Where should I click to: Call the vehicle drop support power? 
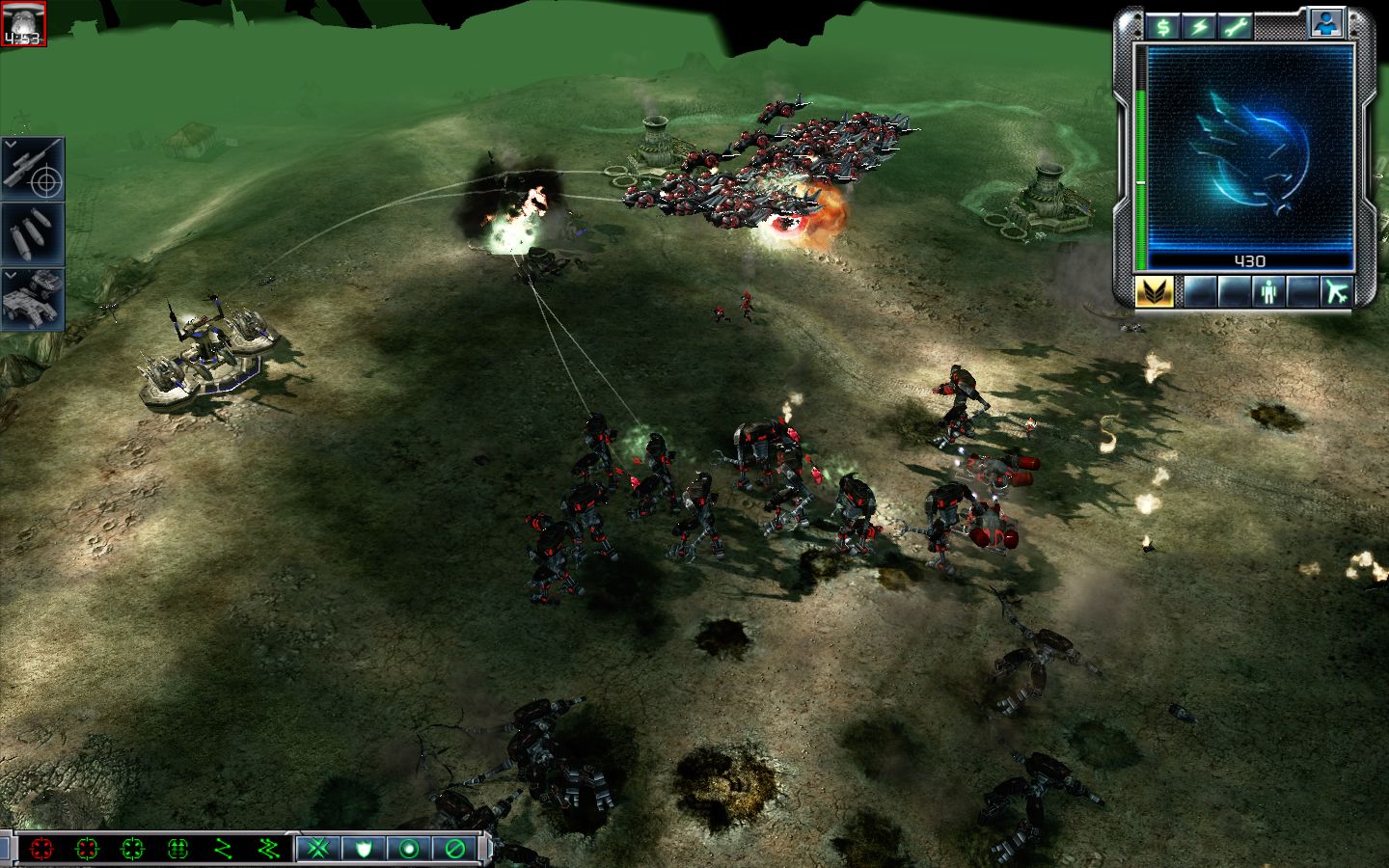(x=33, y=298)
